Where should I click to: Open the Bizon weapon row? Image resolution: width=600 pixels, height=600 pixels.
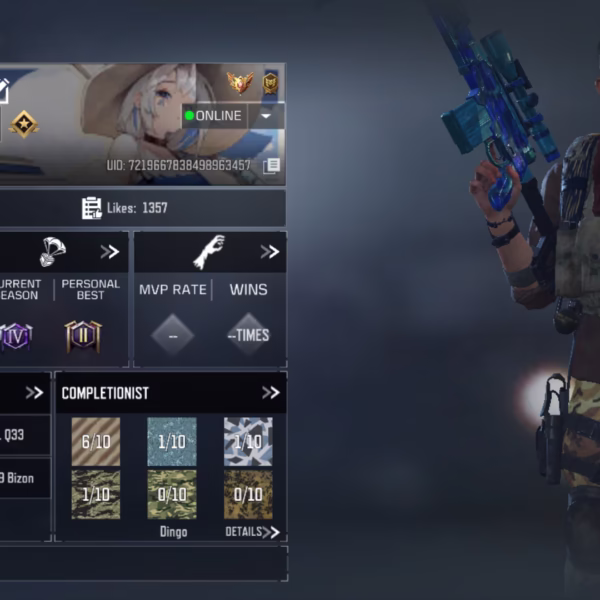coord(18,478)
